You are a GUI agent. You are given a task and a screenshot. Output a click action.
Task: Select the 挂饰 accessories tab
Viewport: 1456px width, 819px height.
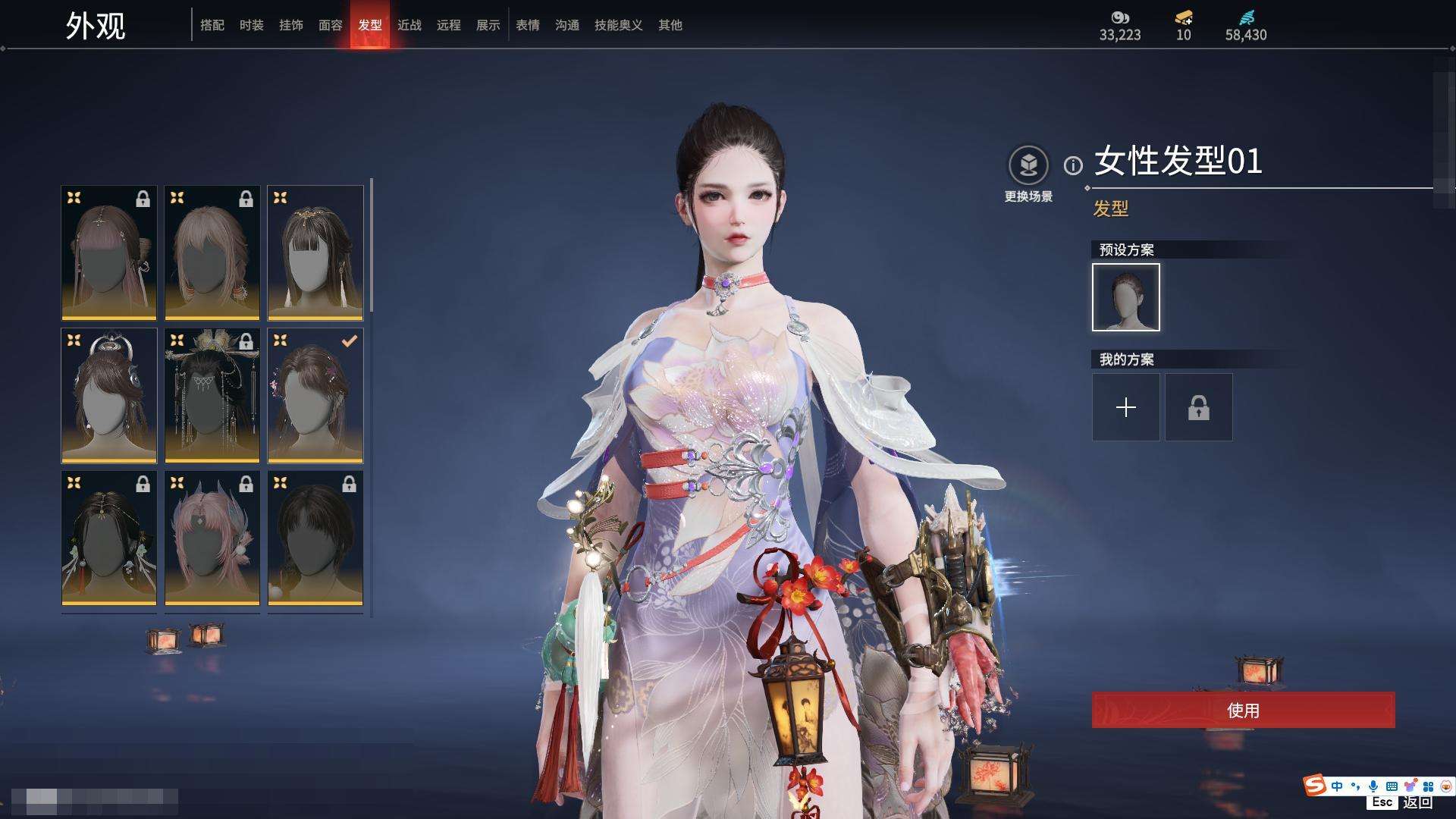(x=290, y=25)
